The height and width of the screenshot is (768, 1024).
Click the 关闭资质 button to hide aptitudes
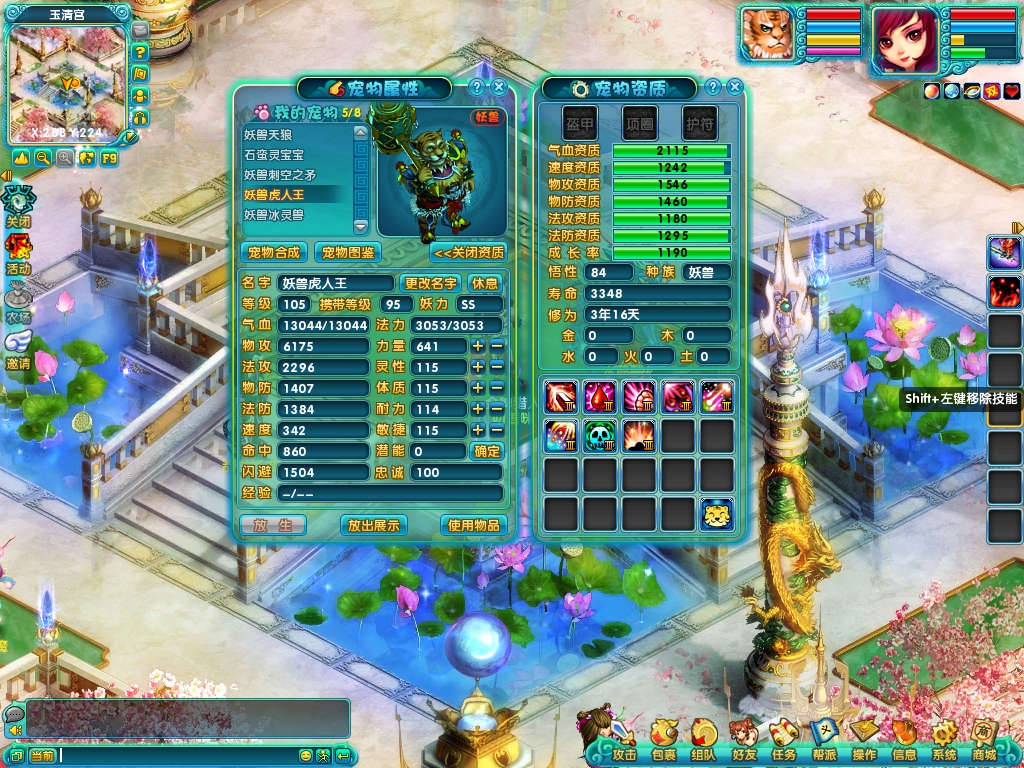tap(468, 252)
